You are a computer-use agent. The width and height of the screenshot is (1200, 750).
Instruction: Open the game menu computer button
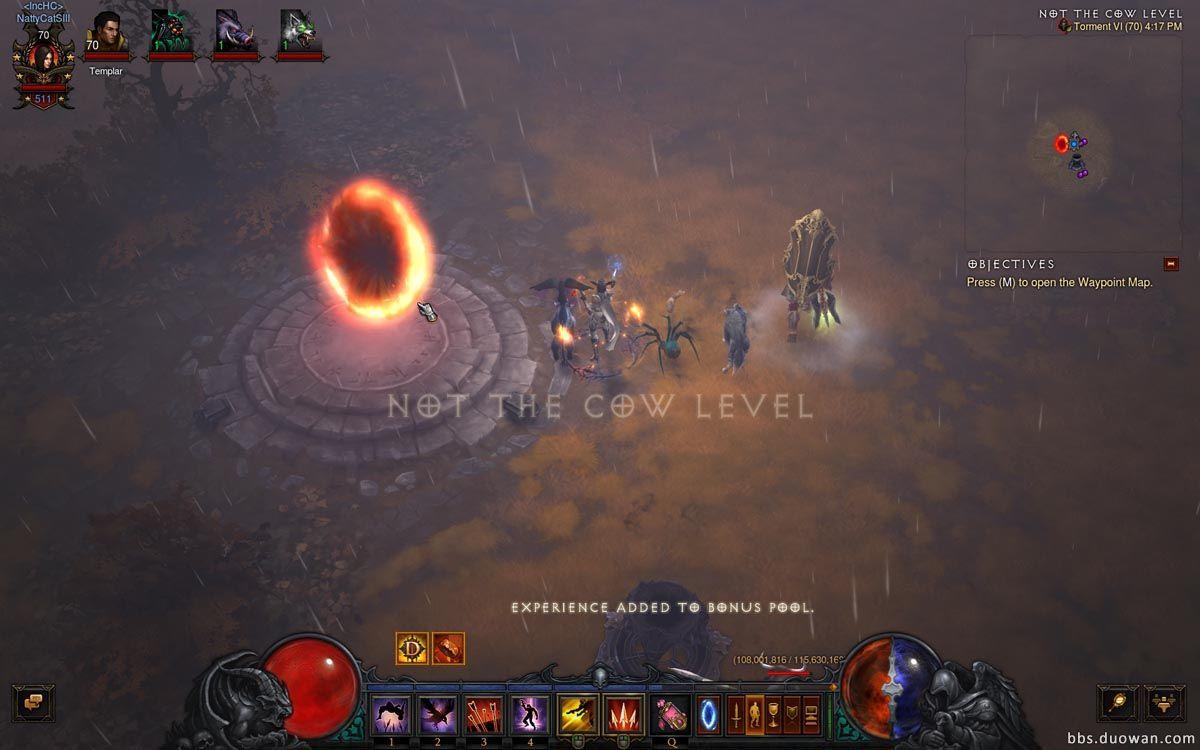click(811, 714)
